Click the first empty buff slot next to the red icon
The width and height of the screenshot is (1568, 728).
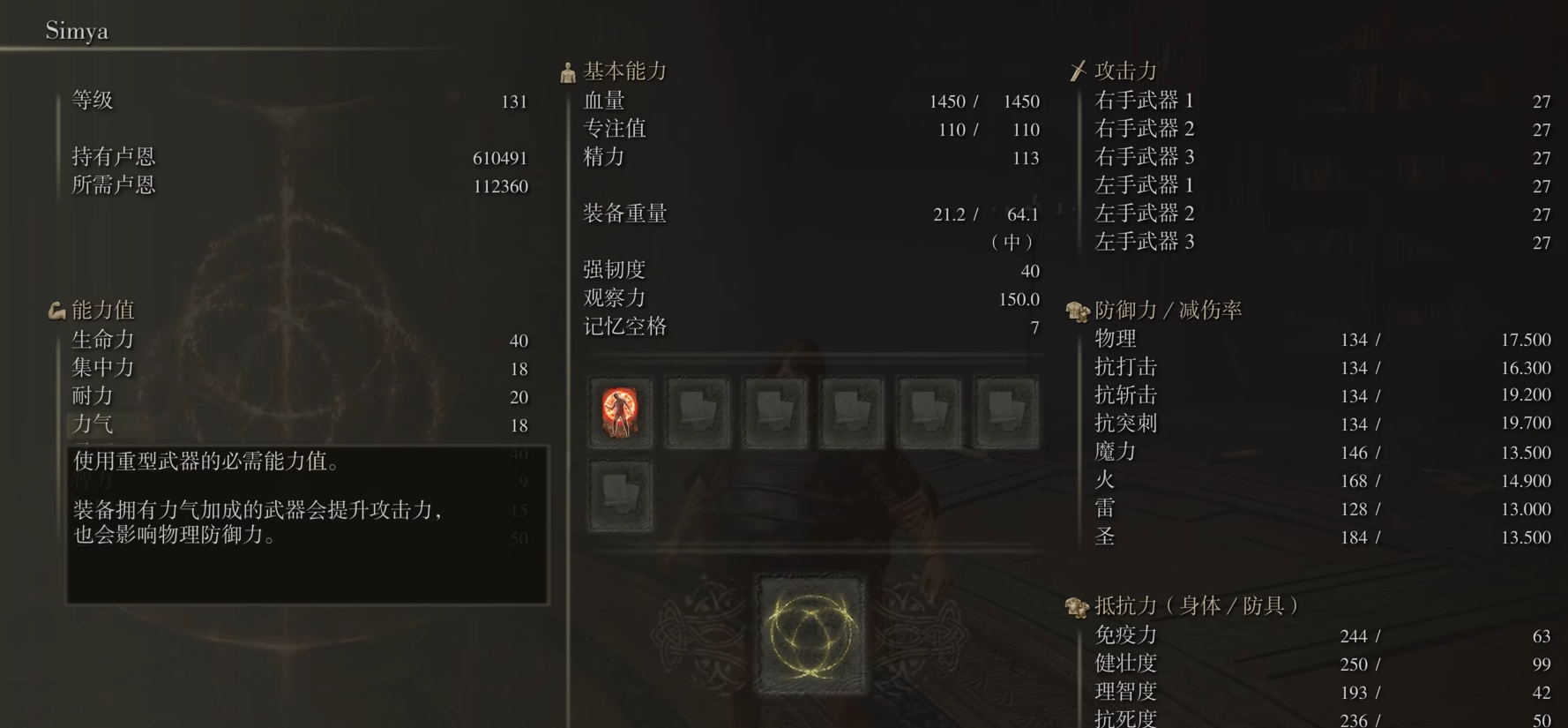pos(697,411)
